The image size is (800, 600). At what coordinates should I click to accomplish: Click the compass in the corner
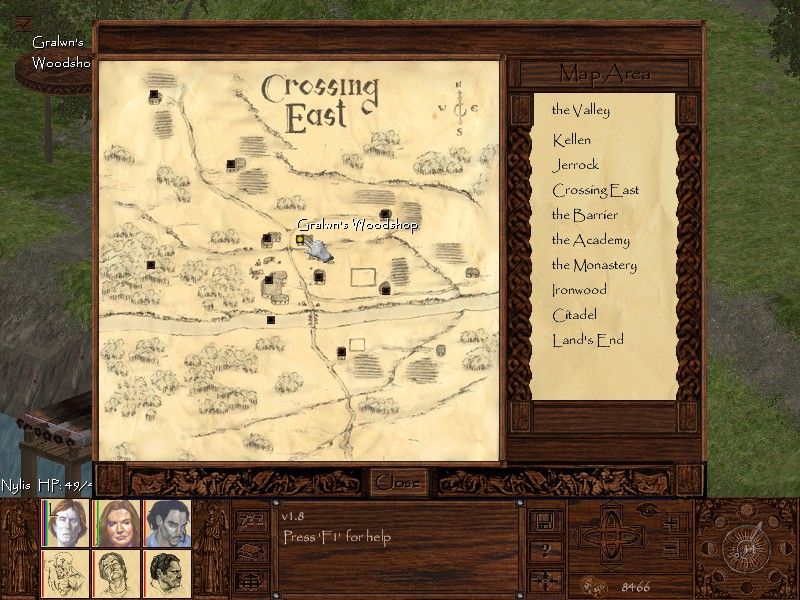pyautogui.click(x=745, y=549)
